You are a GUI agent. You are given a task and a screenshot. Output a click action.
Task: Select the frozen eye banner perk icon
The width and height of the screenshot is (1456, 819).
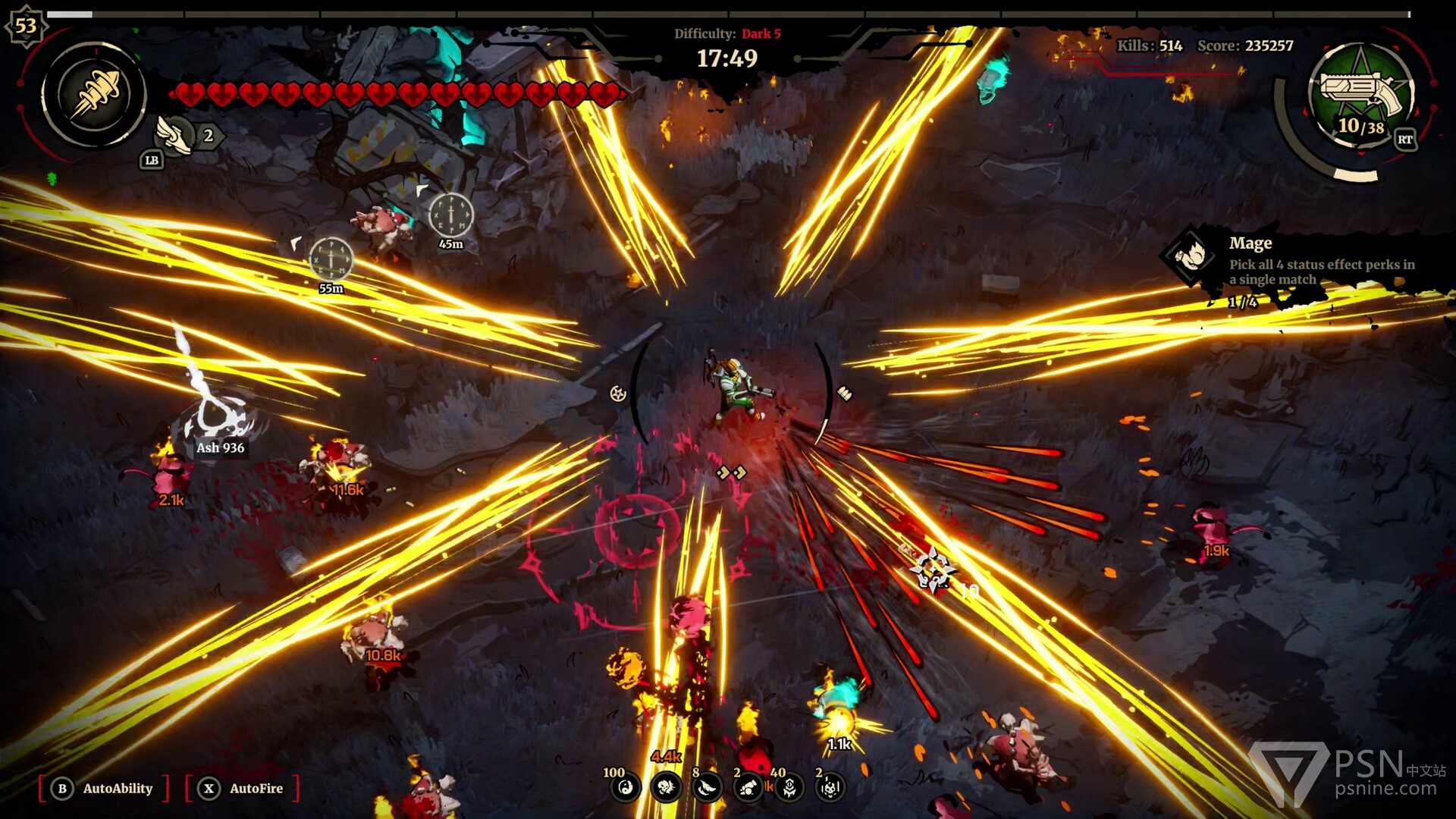coord(789,789)
